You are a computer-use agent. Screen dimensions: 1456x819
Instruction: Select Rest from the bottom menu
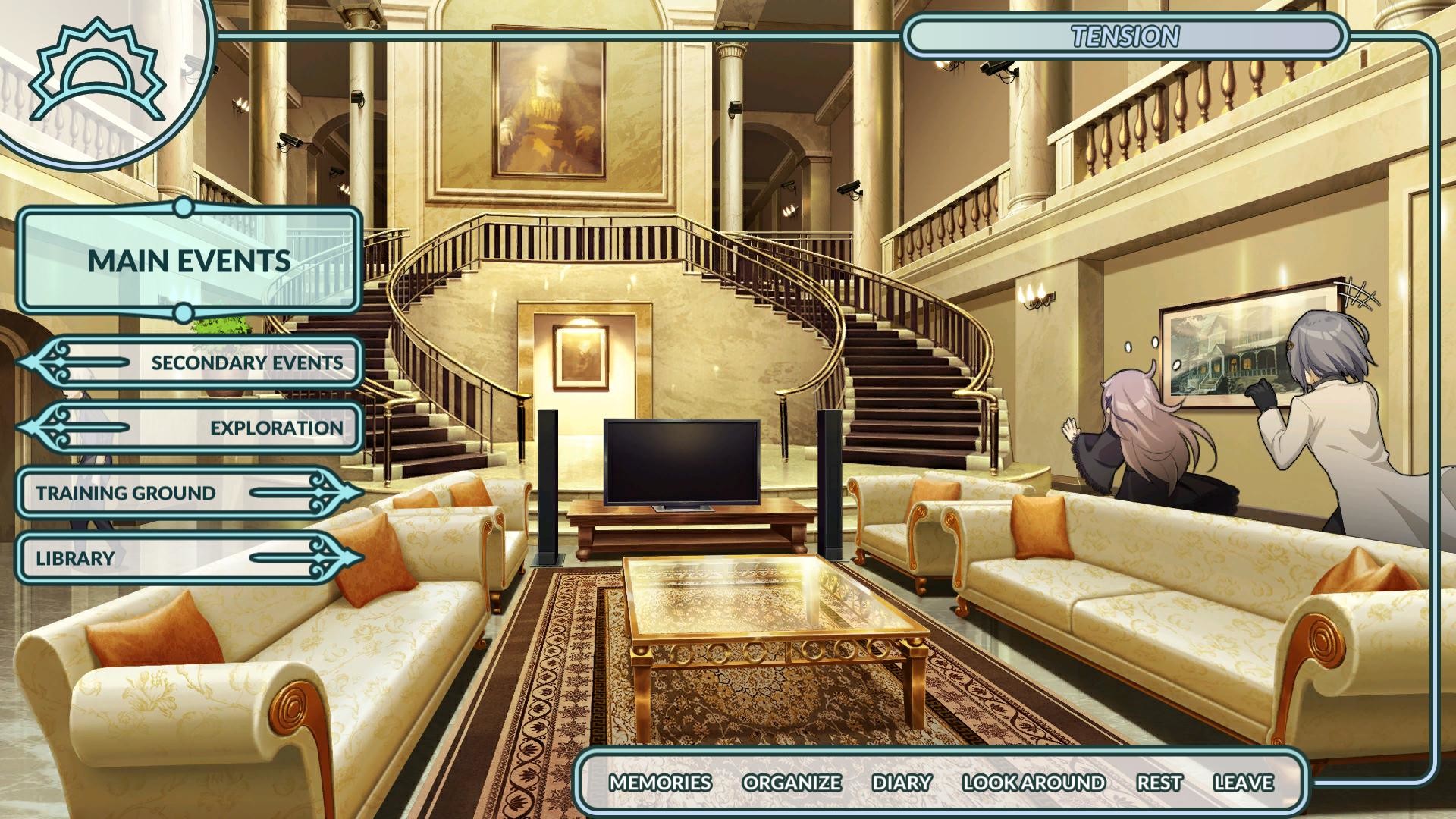pyautogui.click(x=1158, y=783)
